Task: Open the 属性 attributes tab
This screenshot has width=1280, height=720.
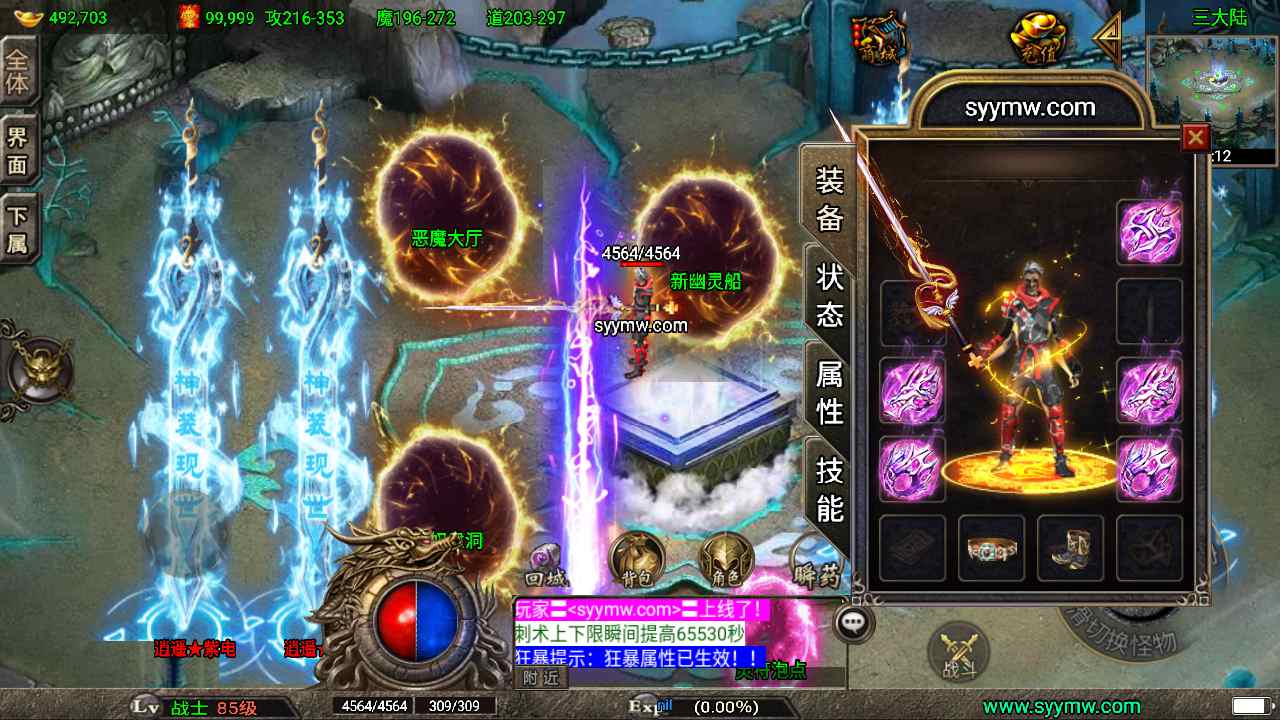Action: 829,392
